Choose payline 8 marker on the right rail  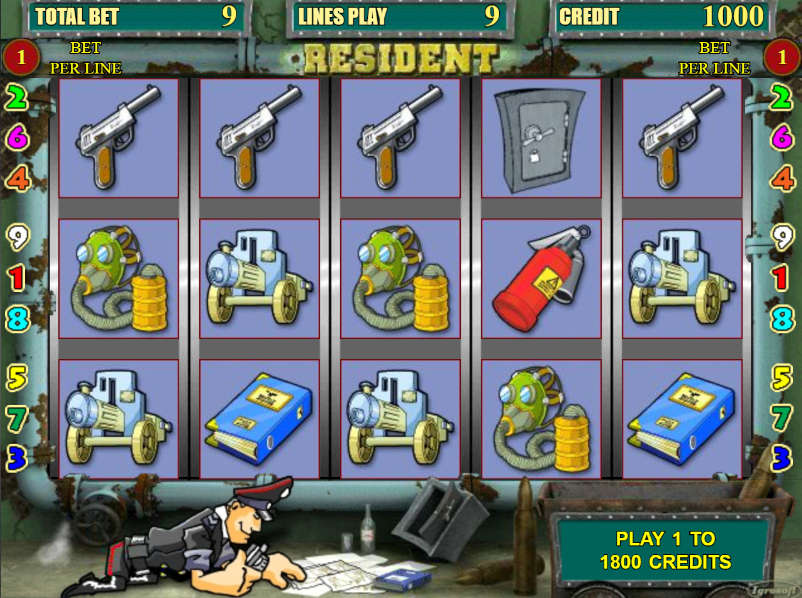point(783,319)
